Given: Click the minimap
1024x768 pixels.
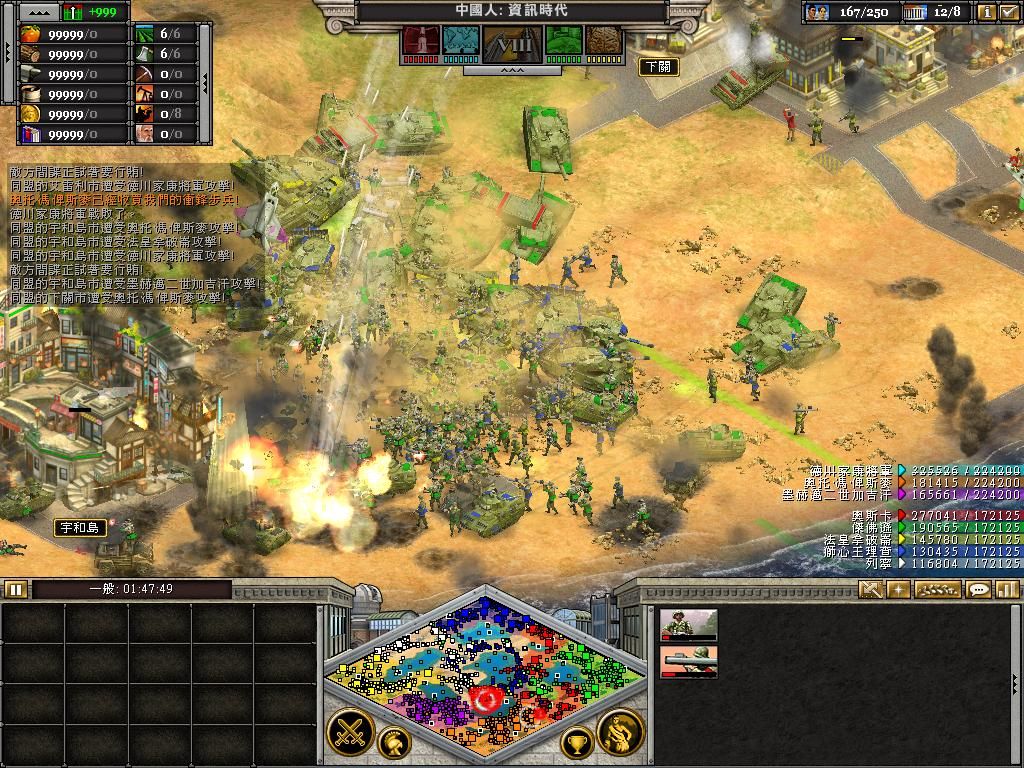Looking at the screenshot, I should click(485, 665).
